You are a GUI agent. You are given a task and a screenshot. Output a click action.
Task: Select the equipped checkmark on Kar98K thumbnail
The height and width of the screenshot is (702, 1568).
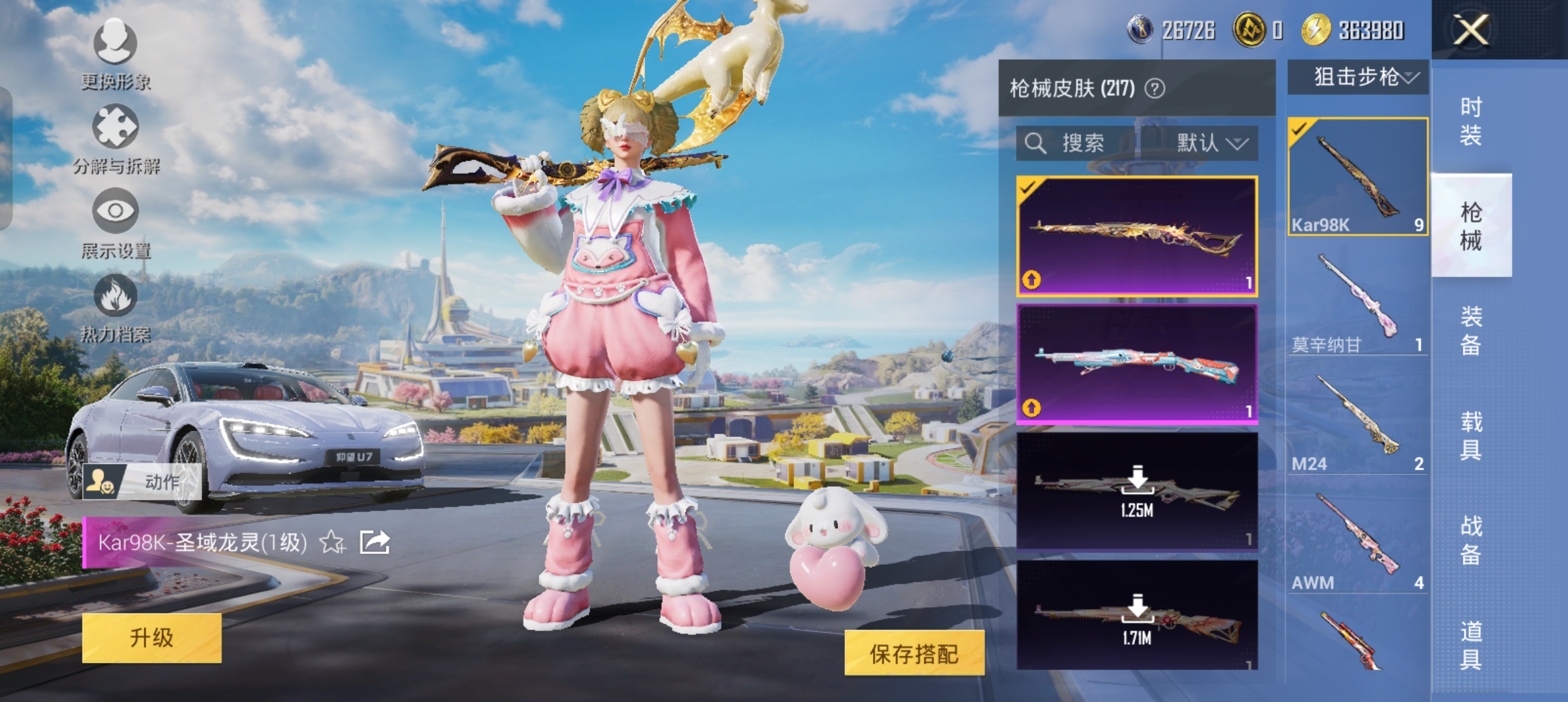[x=1299, y=128]
